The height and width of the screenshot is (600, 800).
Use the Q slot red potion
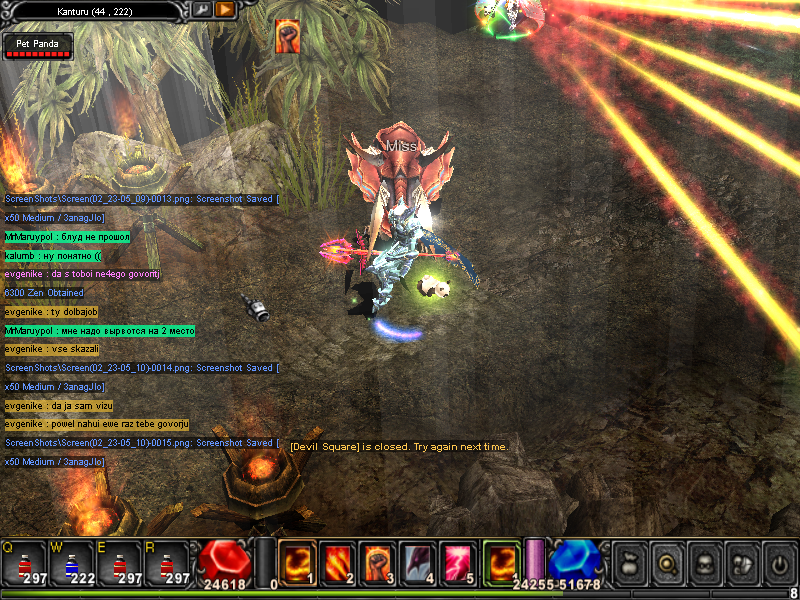25,564
